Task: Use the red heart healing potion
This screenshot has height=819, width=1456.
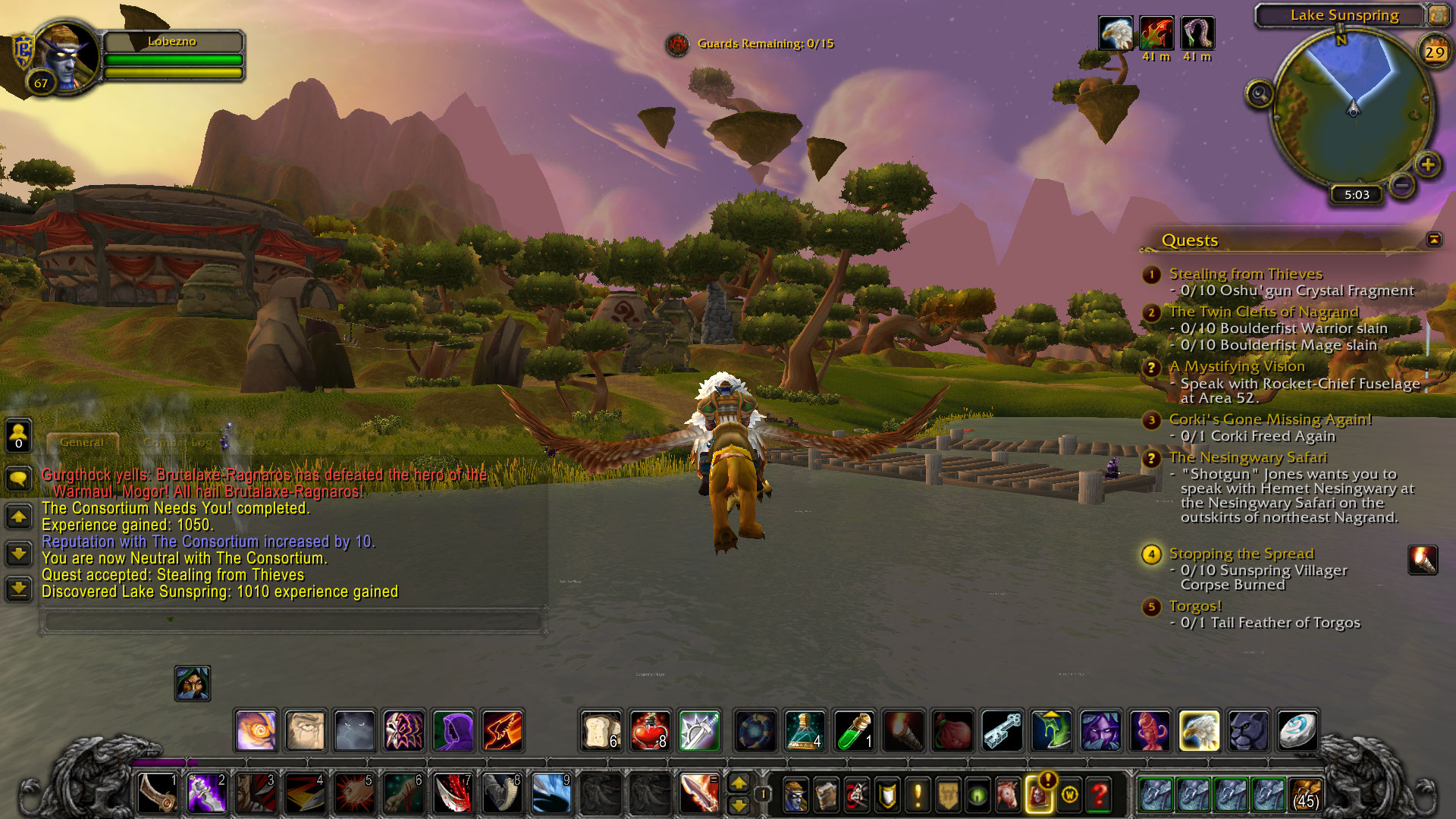Action: 650,731
